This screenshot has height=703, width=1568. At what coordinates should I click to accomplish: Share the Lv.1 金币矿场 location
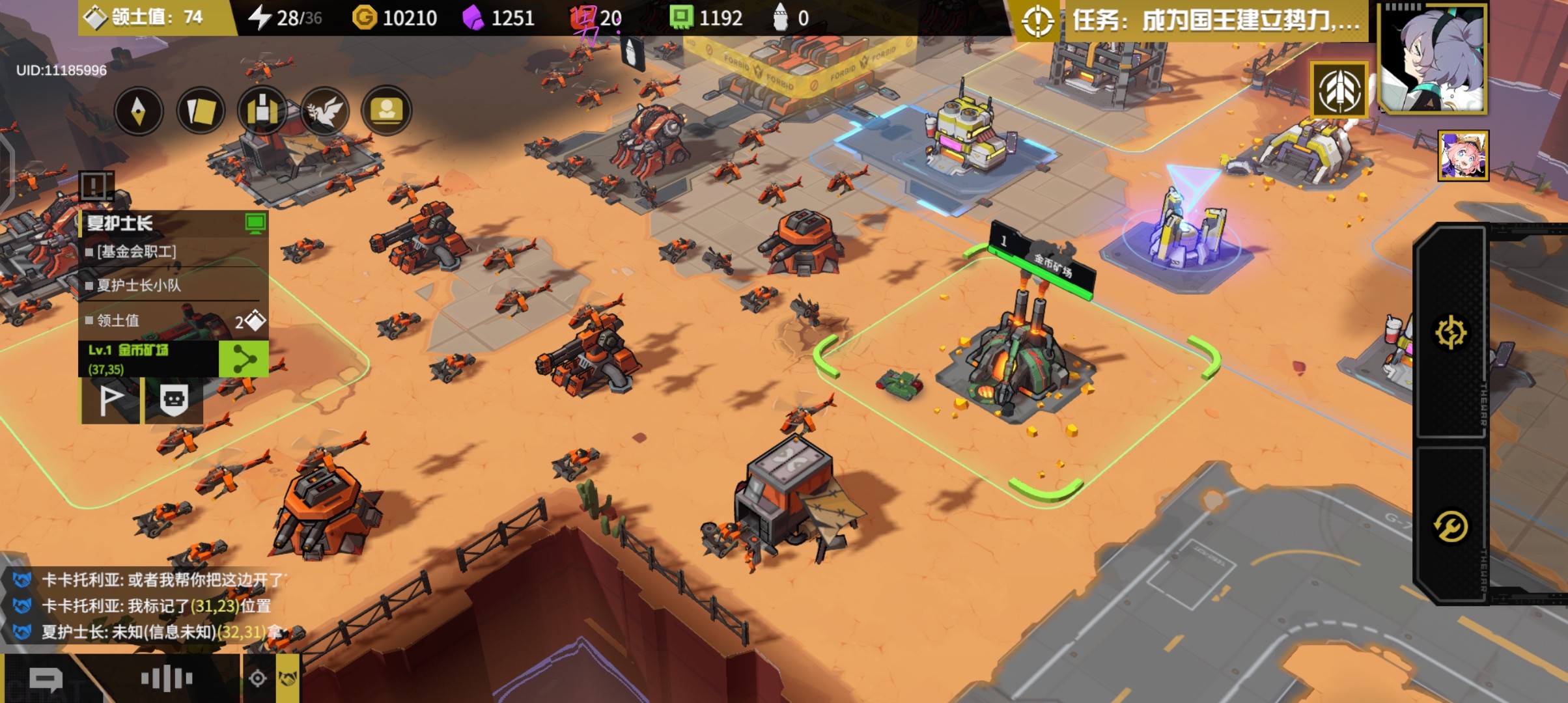pos(243,359)
